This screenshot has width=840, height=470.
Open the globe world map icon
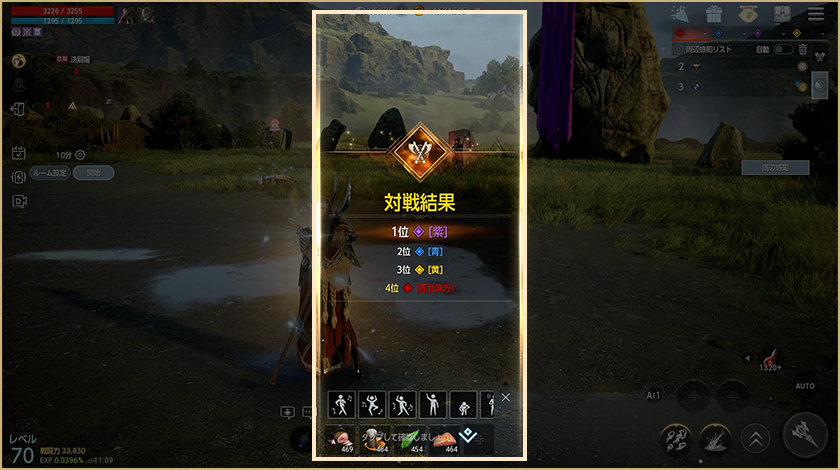18,61
